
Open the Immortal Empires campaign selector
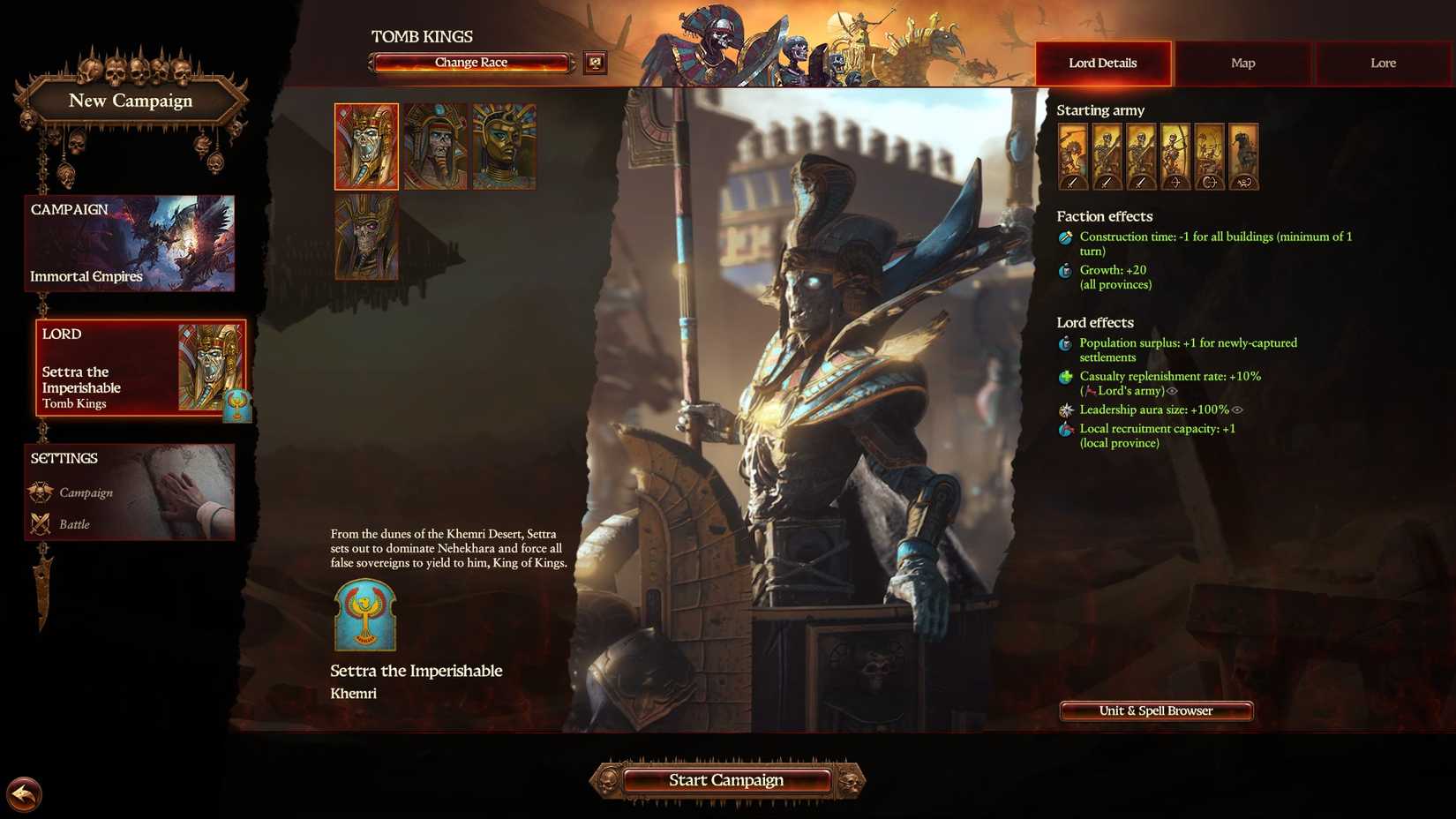coord(129,244)
